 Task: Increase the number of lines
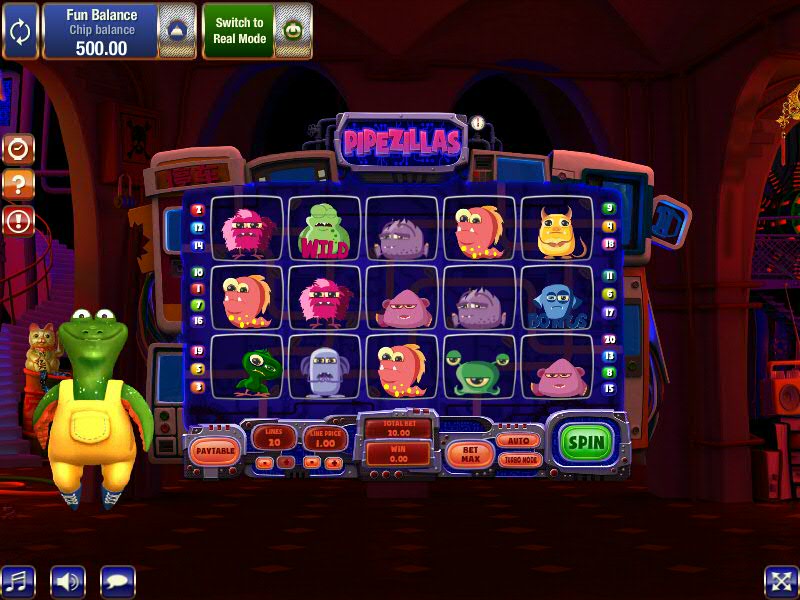[286, 462]
